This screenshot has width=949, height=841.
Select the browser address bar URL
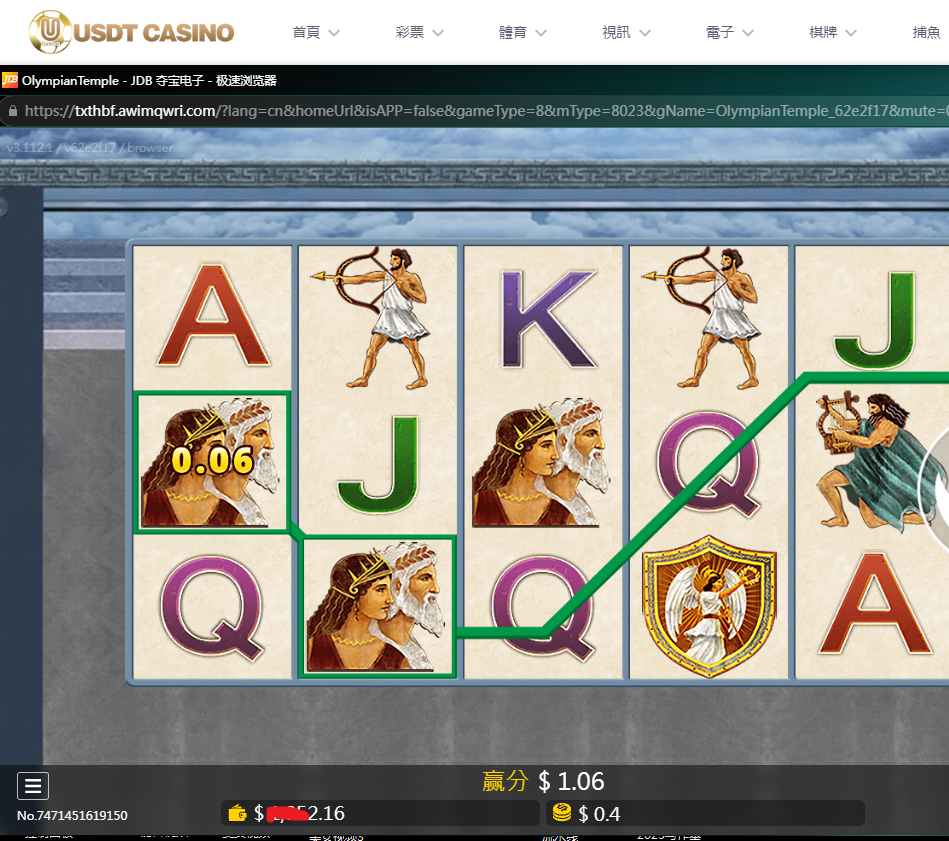click(x=480, y=111)
